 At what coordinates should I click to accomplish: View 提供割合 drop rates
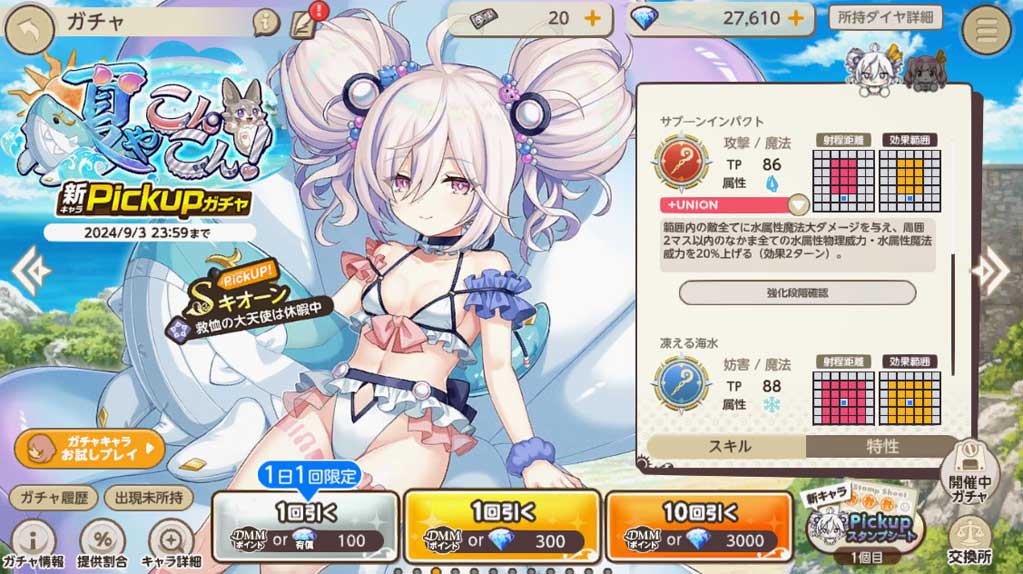pyautogui.click(x=101, y=544)
